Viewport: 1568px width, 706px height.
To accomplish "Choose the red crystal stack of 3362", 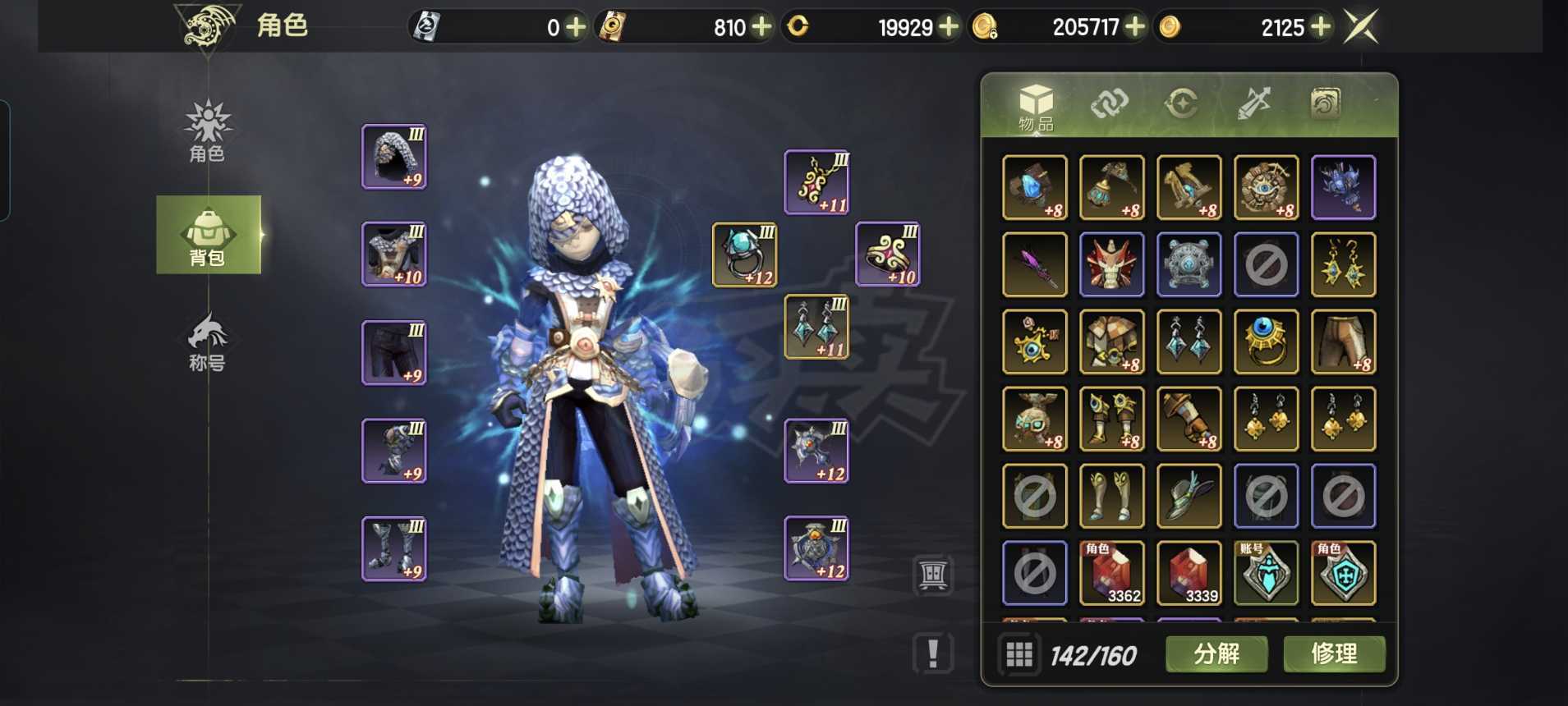I will [x=1112, y=573].
